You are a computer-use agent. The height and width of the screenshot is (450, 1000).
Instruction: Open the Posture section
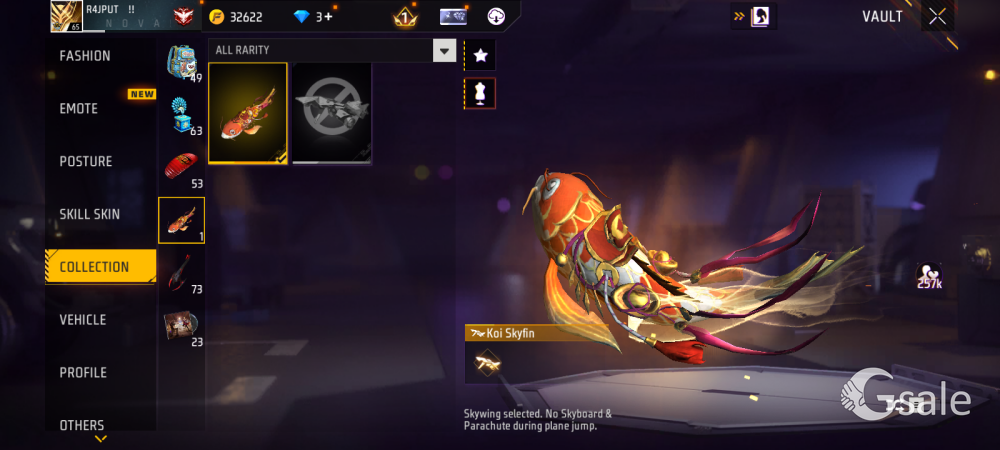86,162
